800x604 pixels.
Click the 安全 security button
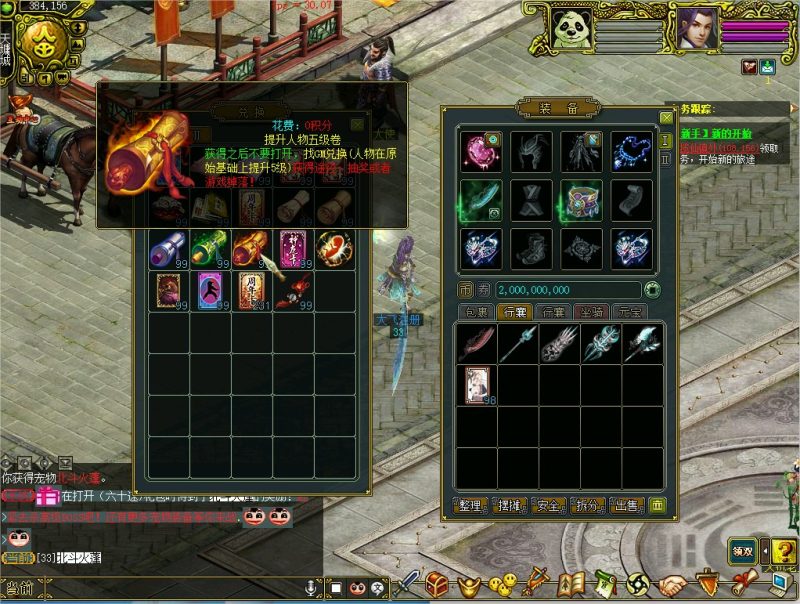[548, 505]
